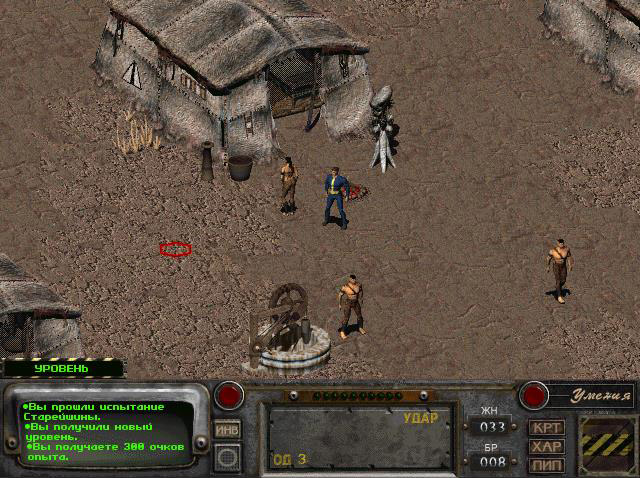Click the УРОВЕНЬ level-up indicator
Screen dimensions: 640x478
[x=62, y=368]
